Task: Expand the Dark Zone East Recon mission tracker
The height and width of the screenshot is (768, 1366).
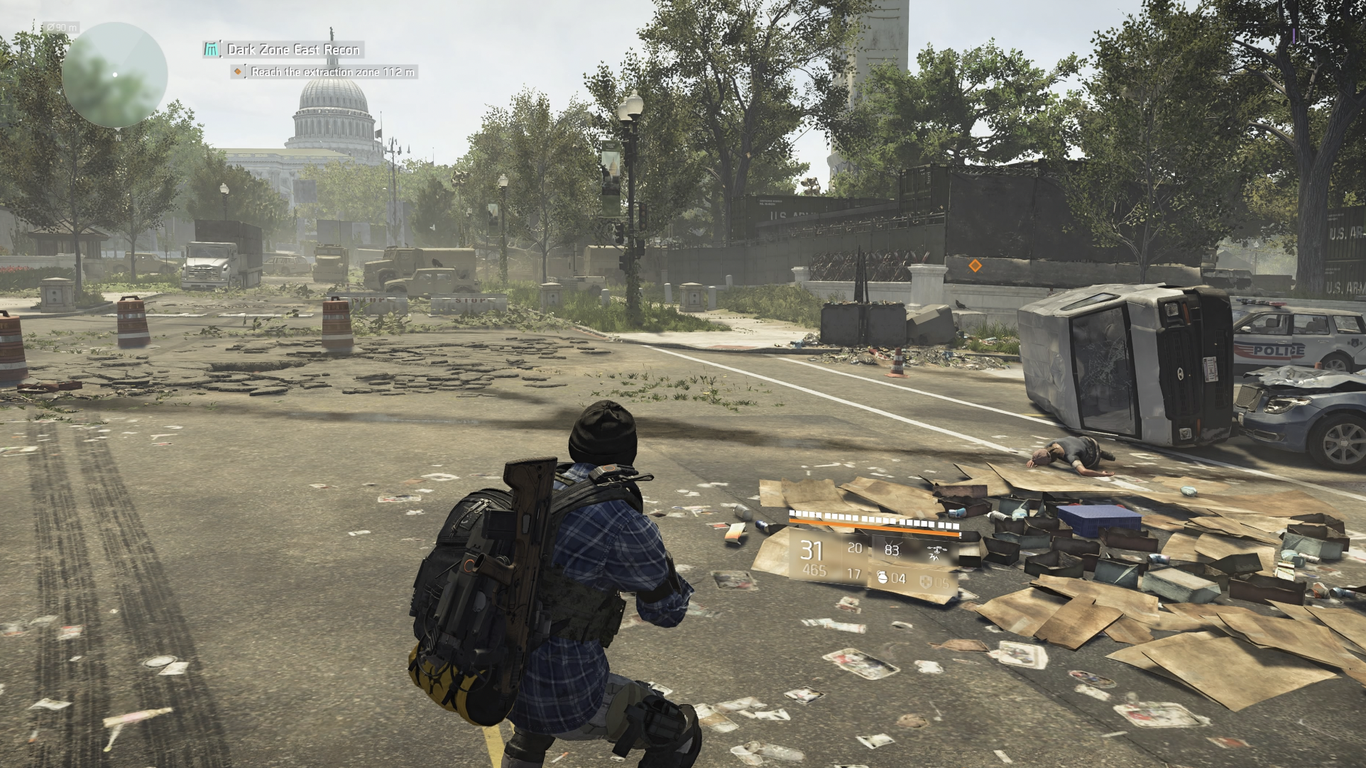Action: coord(293,50)
